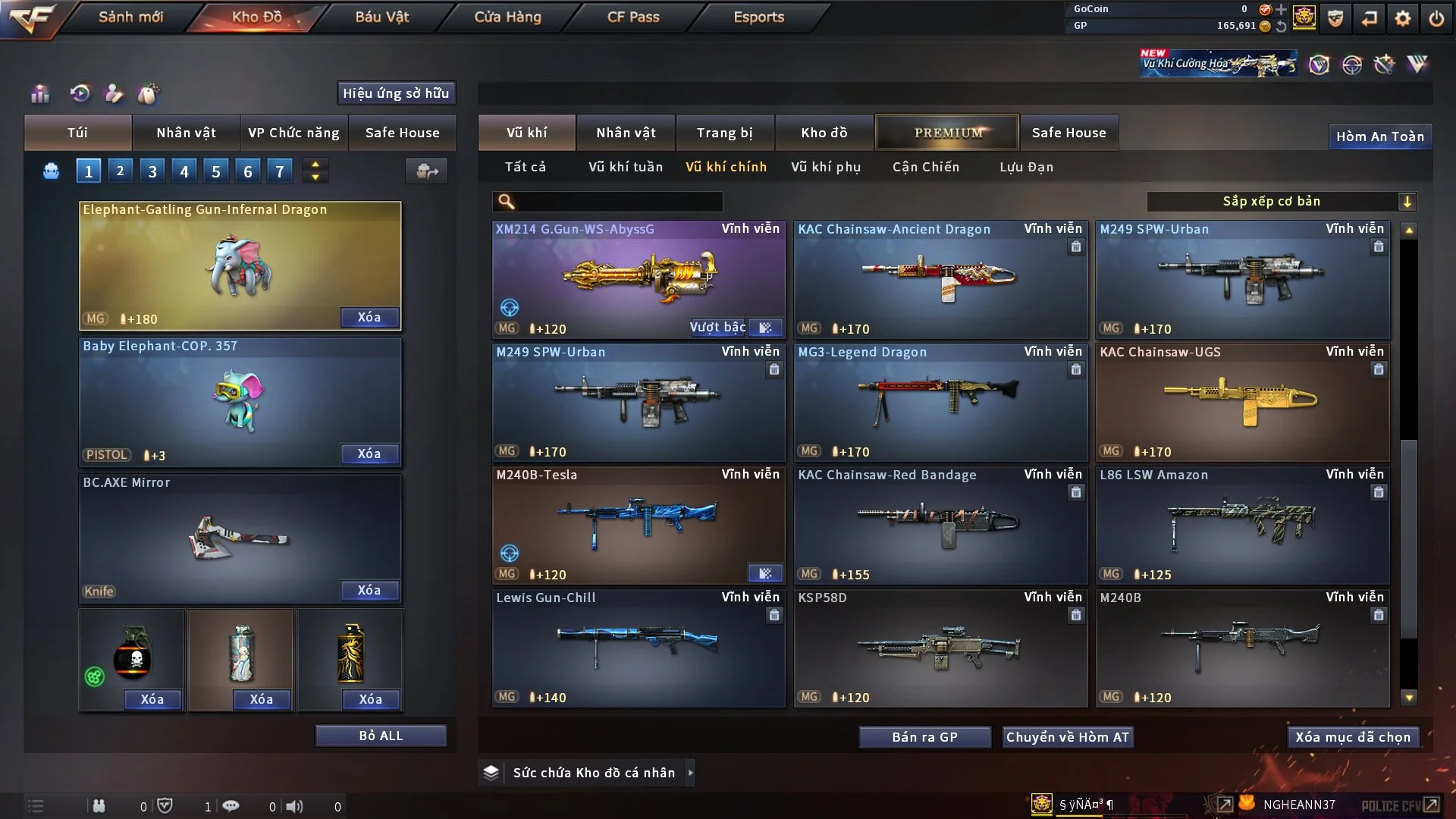Open the Cửa Hàng shop menu

click(507, 17)
